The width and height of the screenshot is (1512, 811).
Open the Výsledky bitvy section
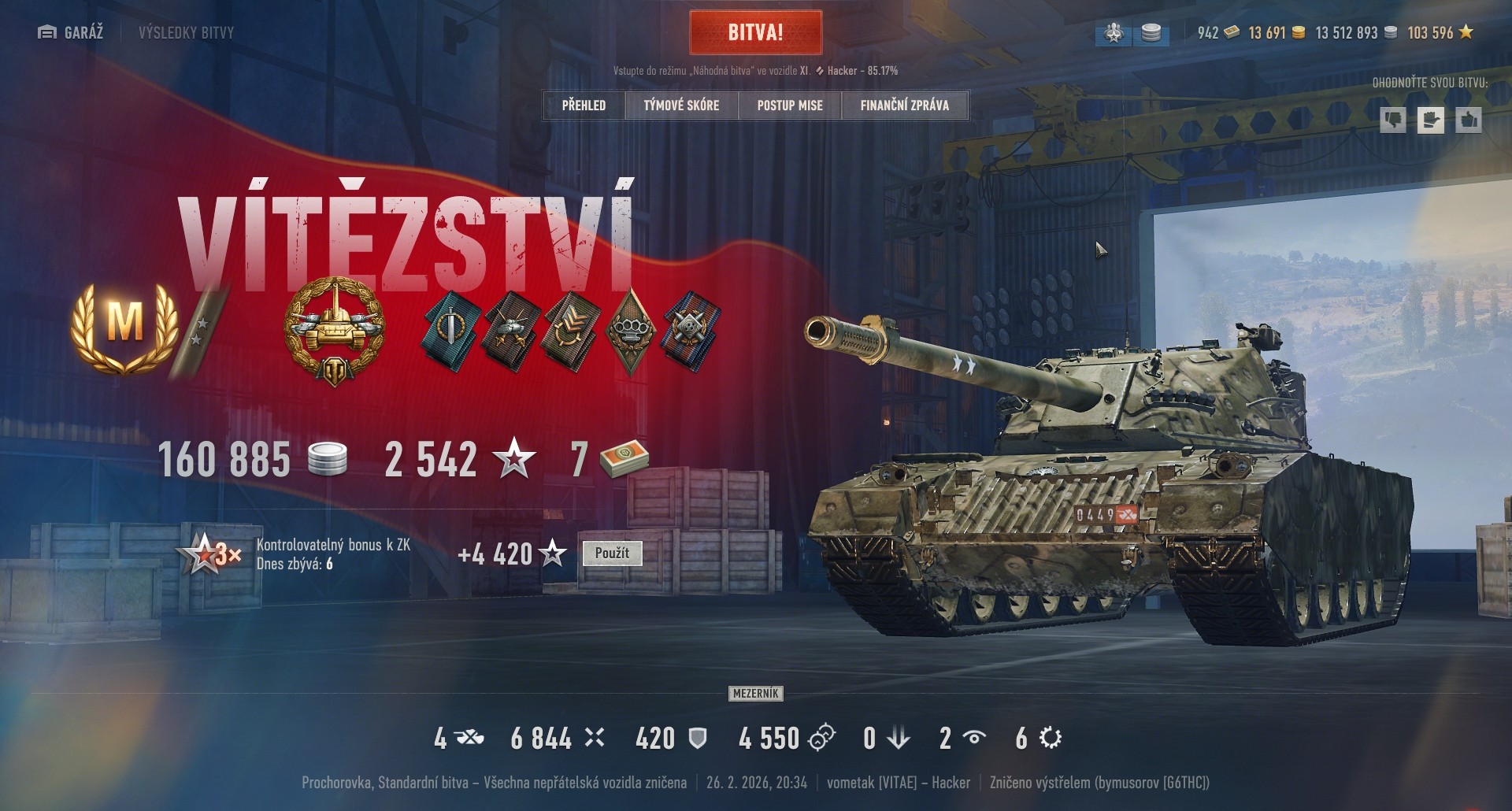(x=186, y=32)
